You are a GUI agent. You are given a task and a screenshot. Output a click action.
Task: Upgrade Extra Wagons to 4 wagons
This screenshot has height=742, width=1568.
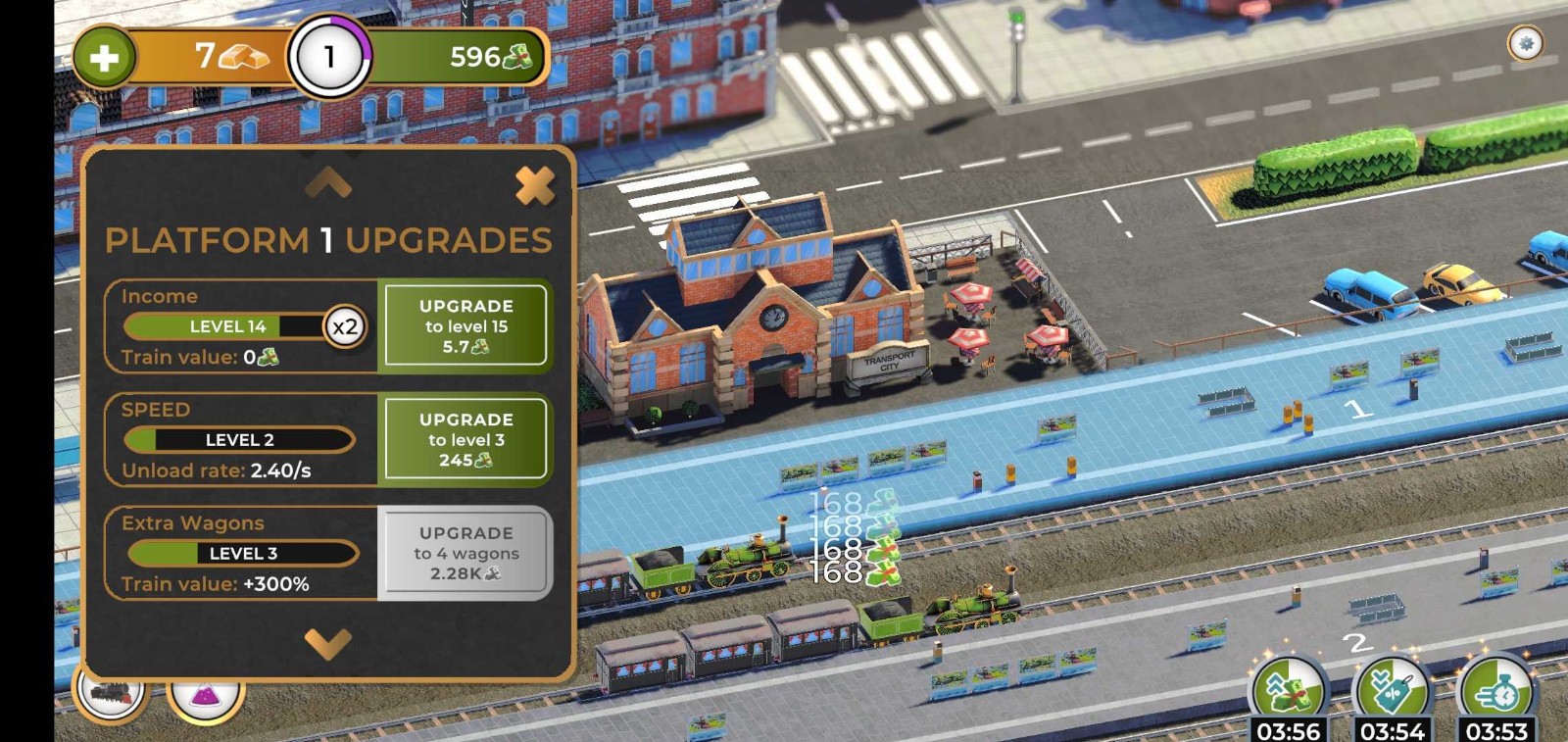click(465, 553)
